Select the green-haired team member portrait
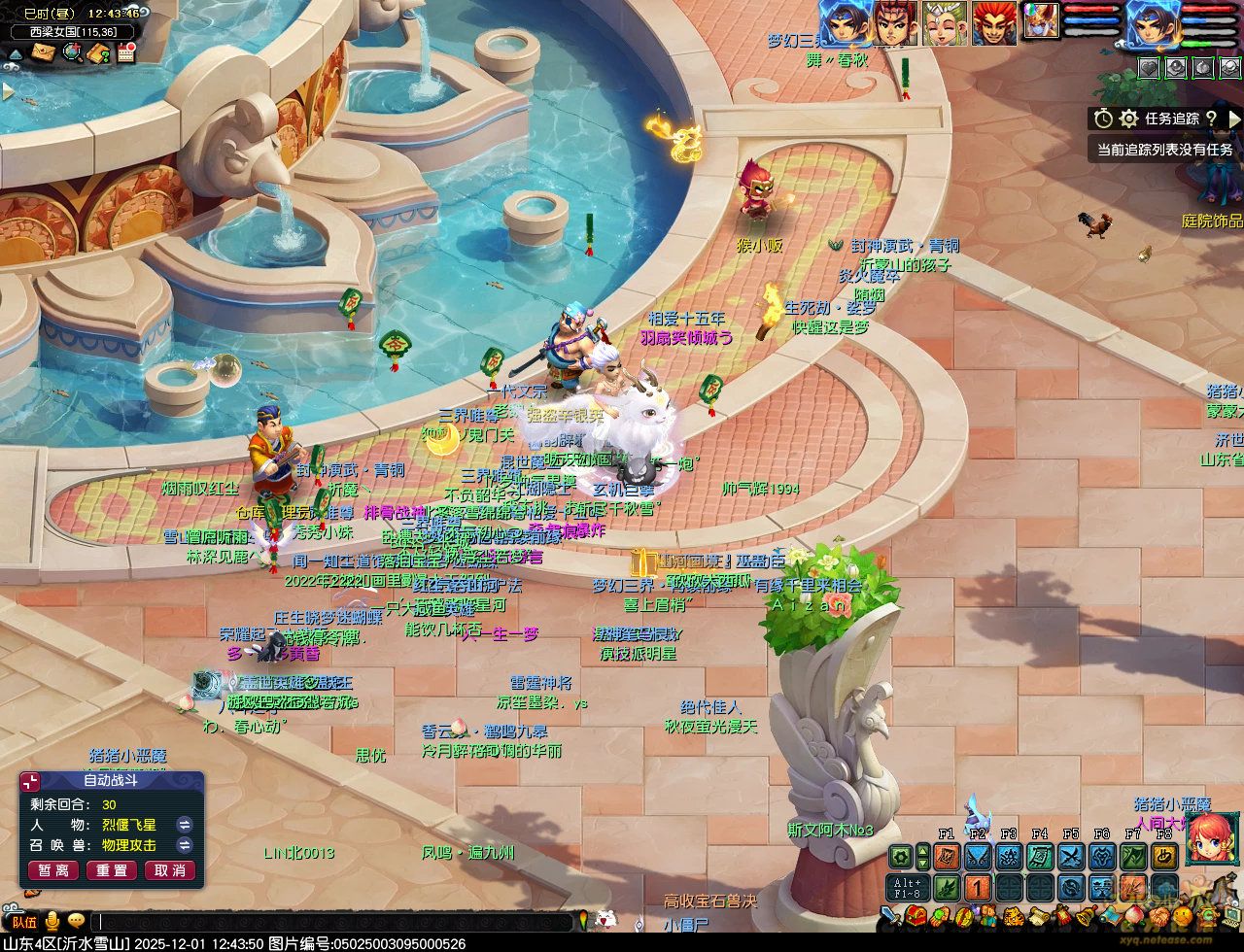This screenshot has width=1244, height=952. (944, 23)
